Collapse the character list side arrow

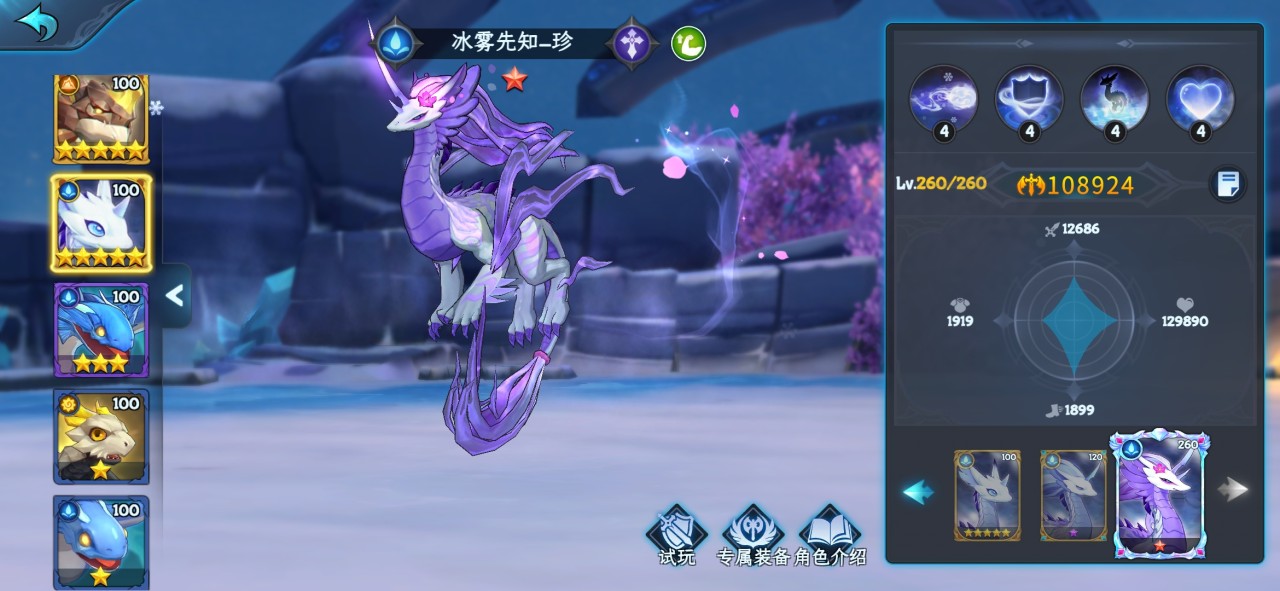coord(175,295)
